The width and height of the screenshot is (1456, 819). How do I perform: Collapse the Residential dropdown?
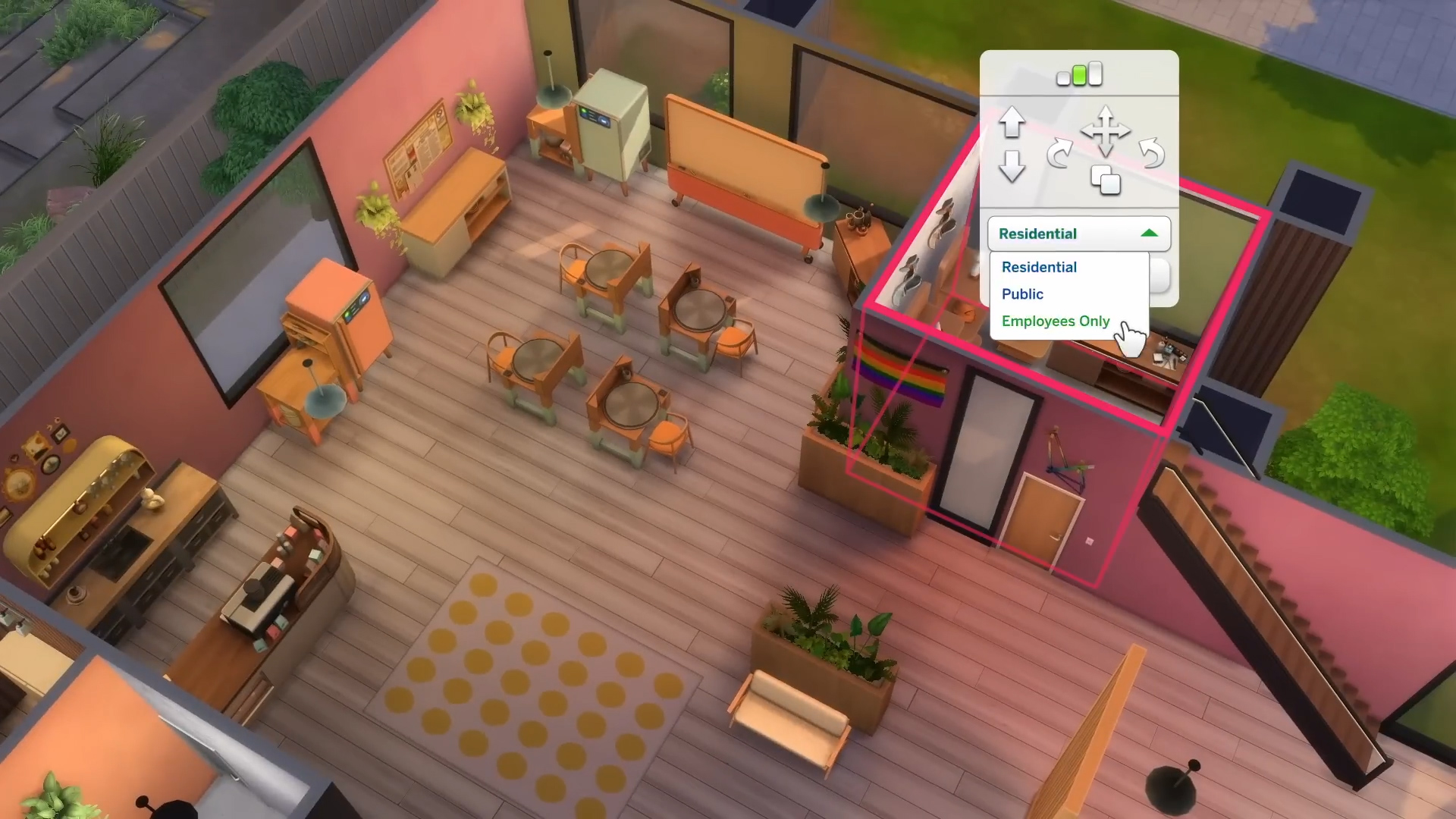click(x=1150, y=233)
